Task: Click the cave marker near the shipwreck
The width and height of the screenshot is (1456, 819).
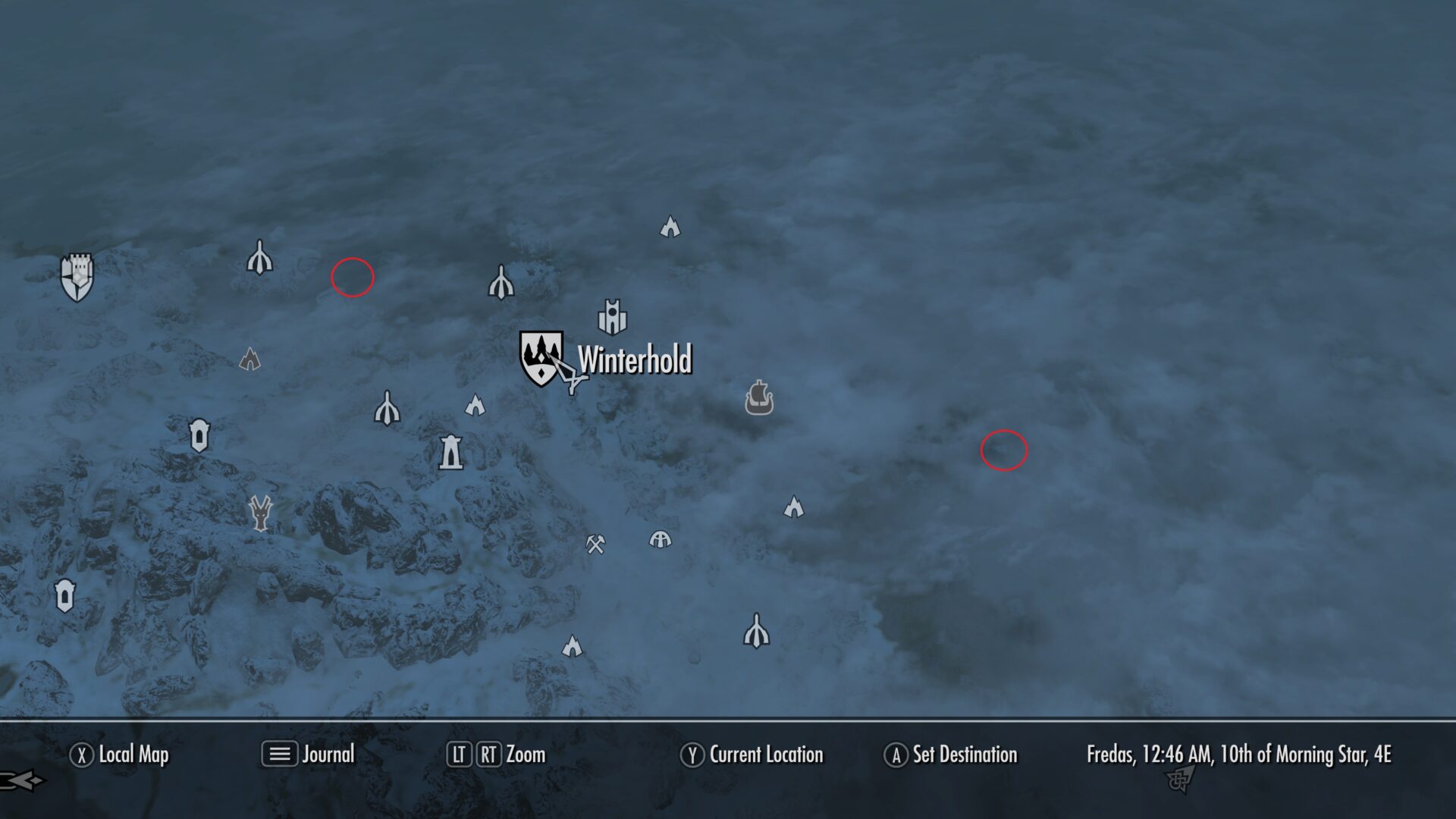Action: point(794,507)
